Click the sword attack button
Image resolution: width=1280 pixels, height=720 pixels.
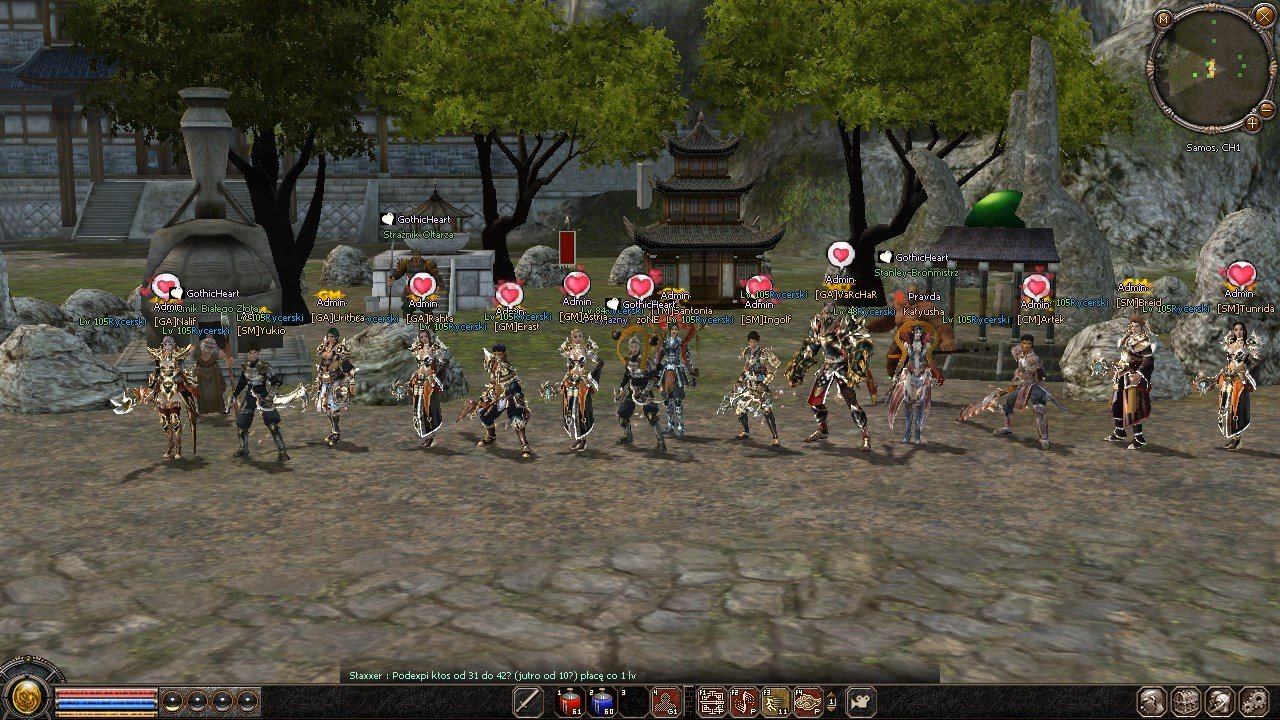pyautogui.click(x=527, y=701)
